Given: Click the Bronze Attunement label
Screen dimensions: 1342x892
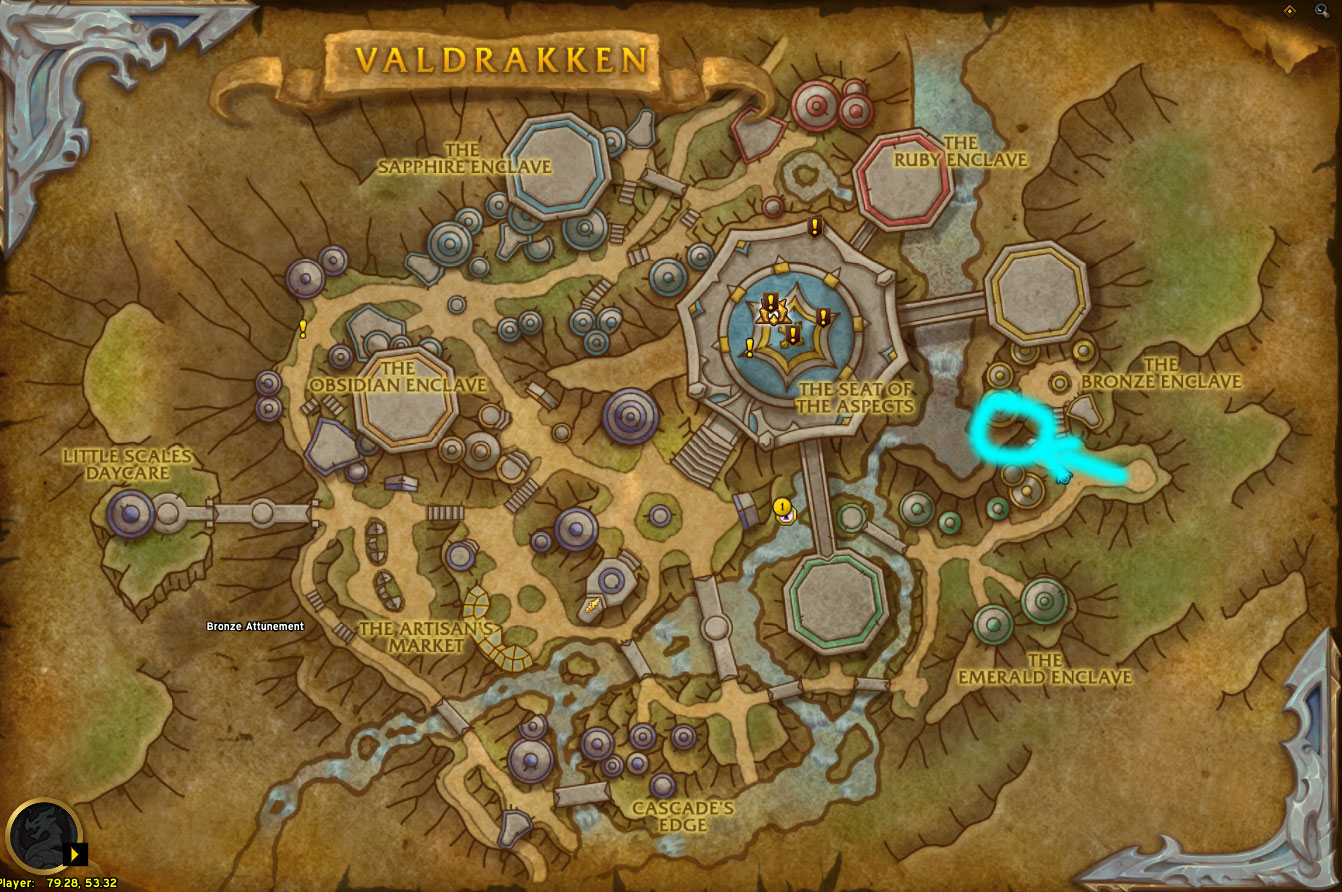Looking at the screenshot, I should 254,627.
